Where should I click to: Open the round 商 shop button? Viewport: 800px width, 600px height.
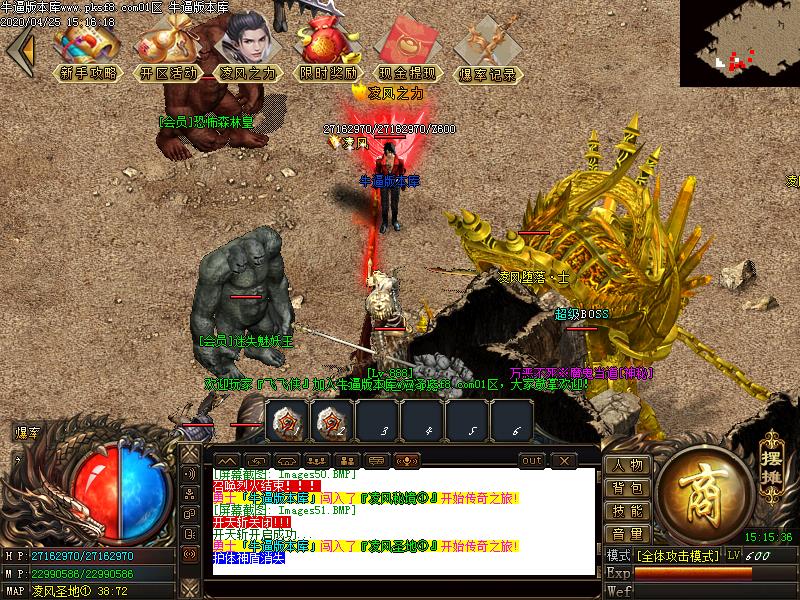click(704, 490)
